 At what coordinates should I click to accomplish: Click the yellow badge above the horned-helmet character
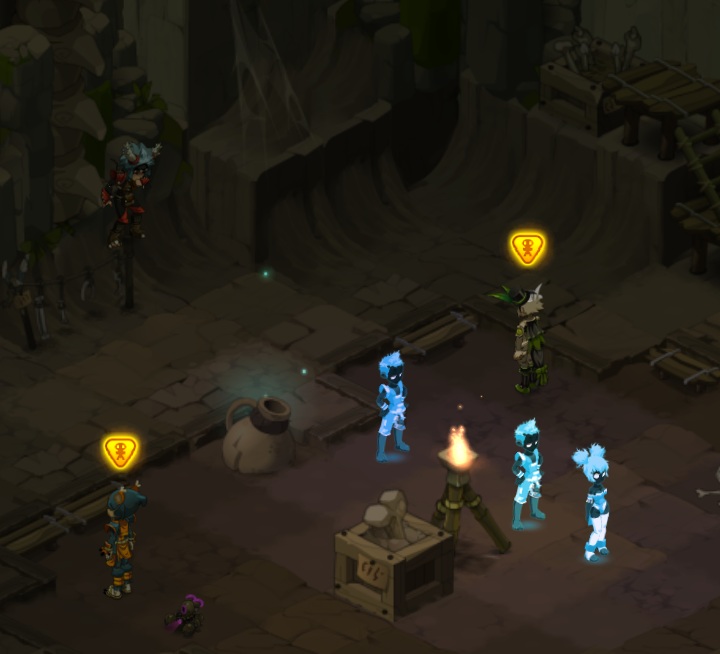(x=527, y=248)
